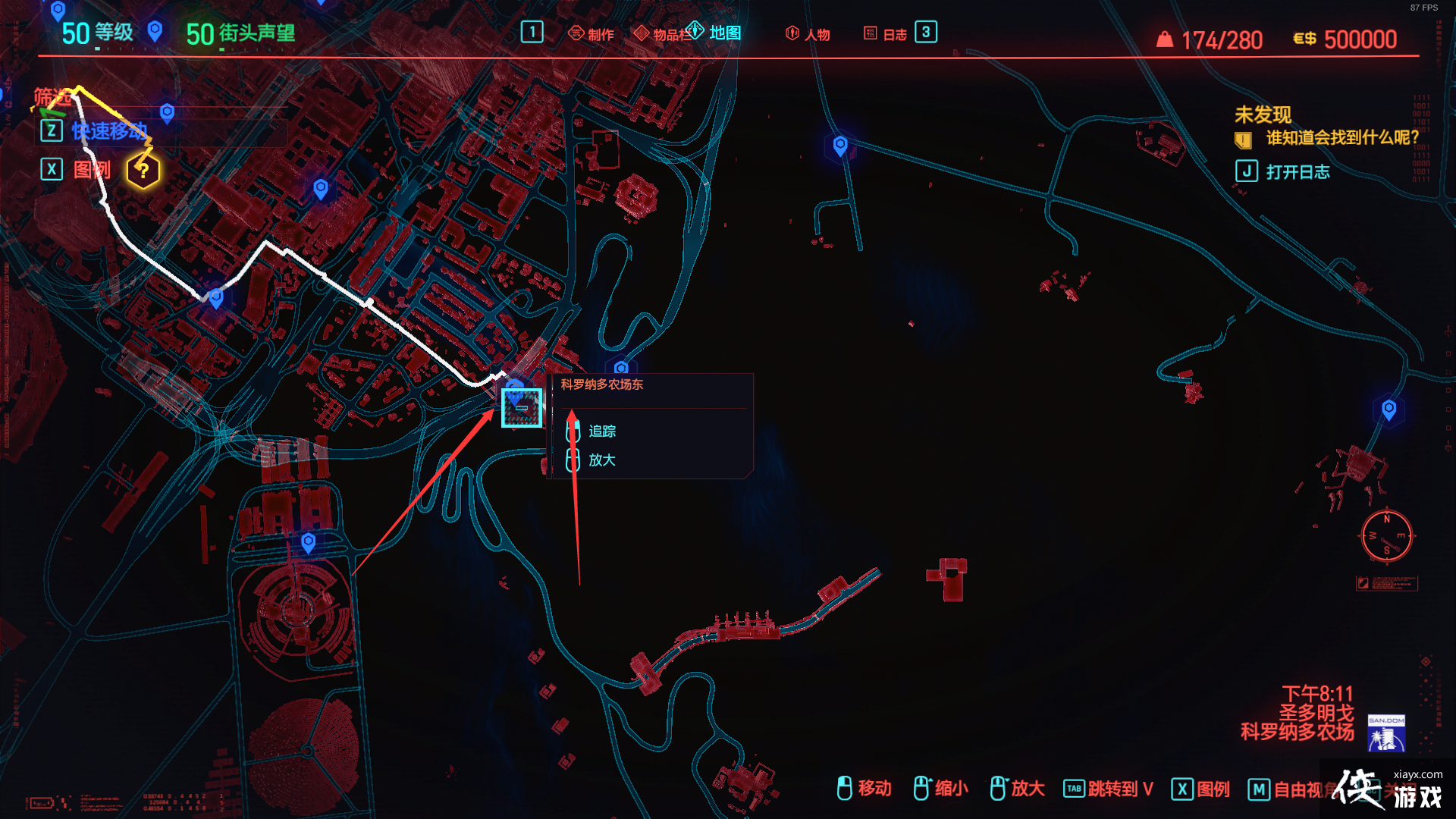This screenshot has height=819, width=1456.
Task: Click 缩小 in the bottom hint bar
Action: point(951,789)
